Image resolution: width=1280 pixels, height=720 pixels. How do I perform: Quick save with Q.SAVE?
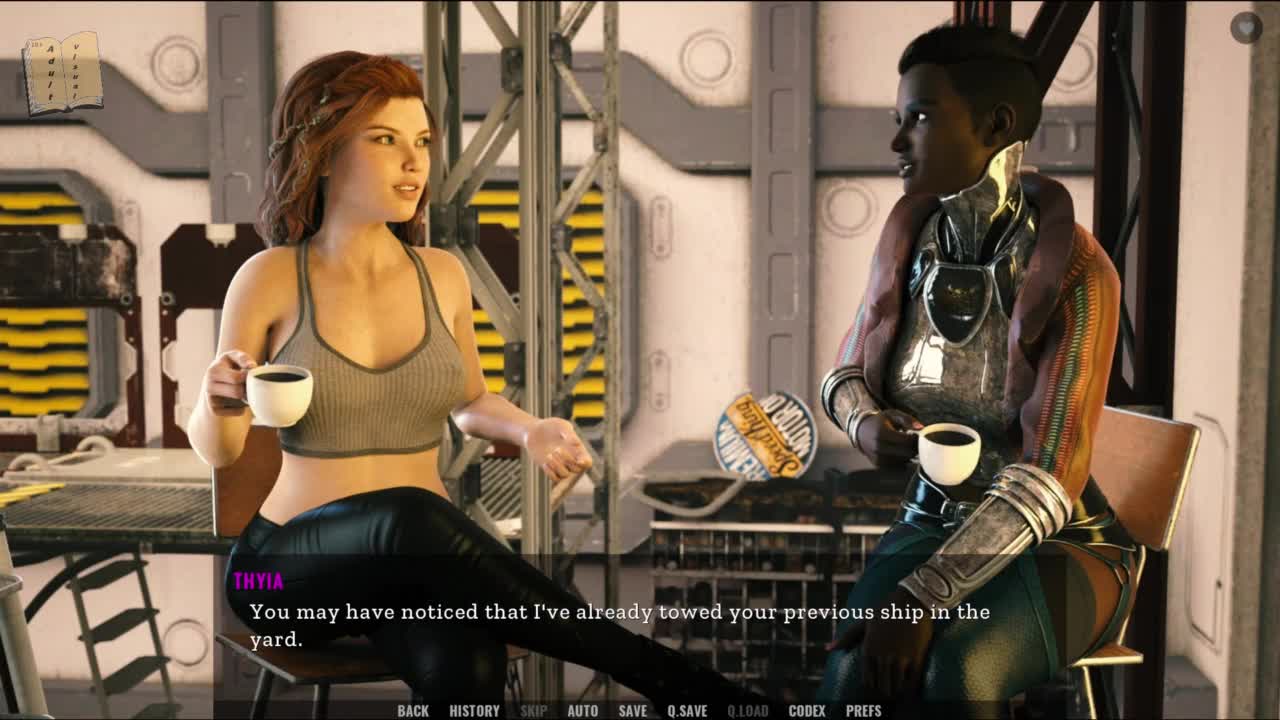coord(687,711)
